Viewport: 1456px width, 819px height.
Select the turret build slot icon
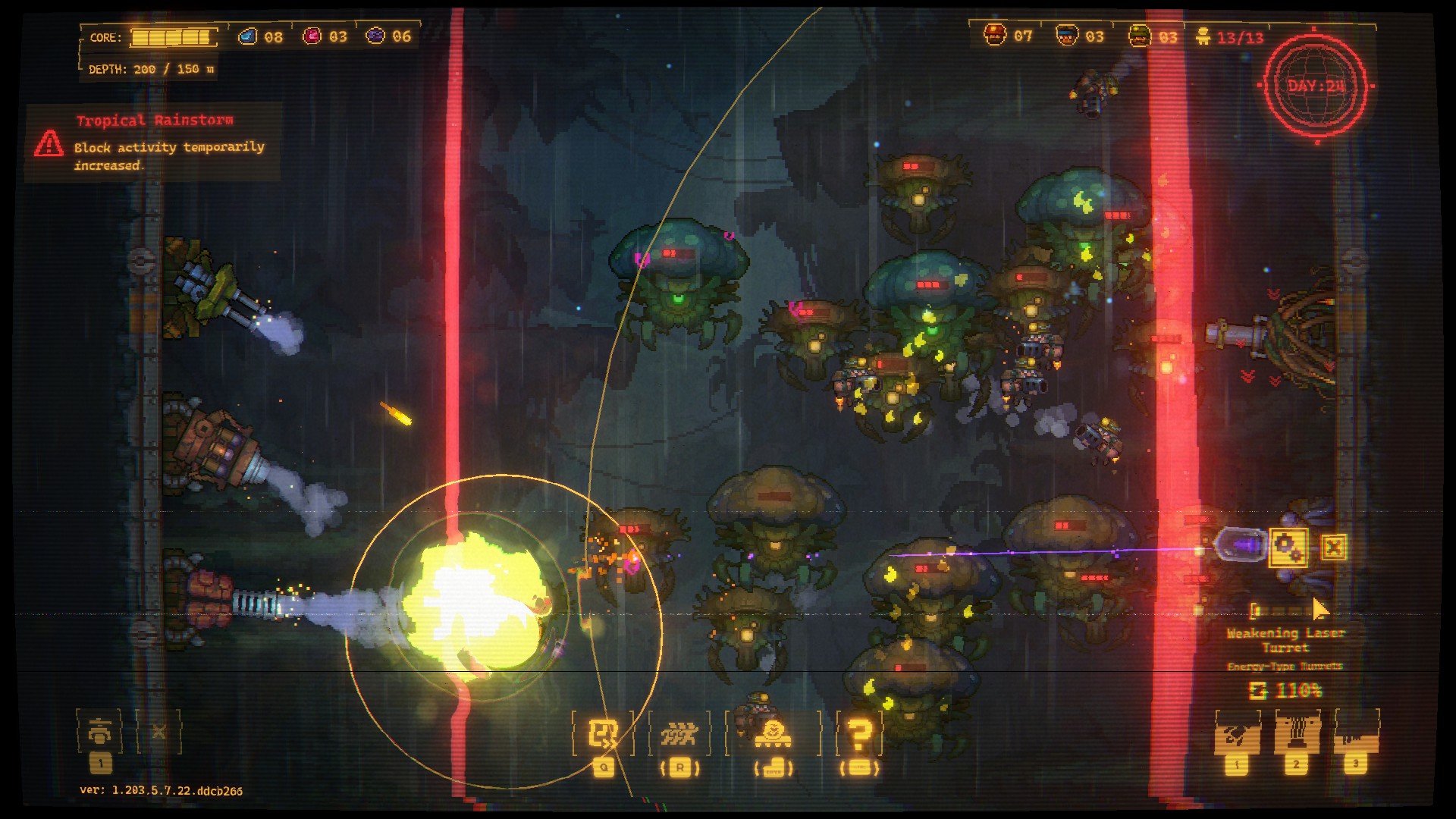100,732
